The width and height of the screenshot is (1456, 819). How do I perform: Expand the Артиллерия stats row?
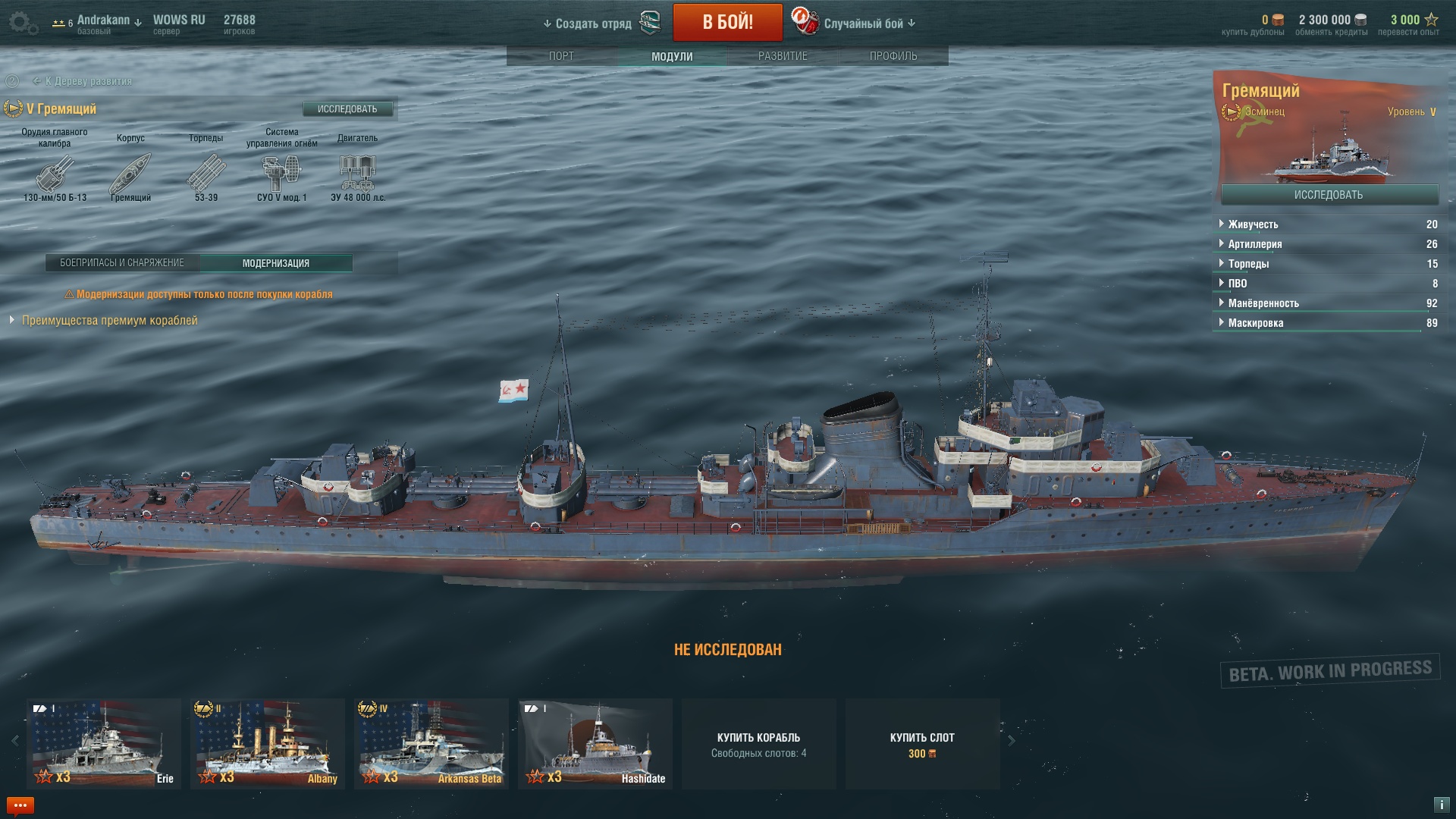[1255, 244]
